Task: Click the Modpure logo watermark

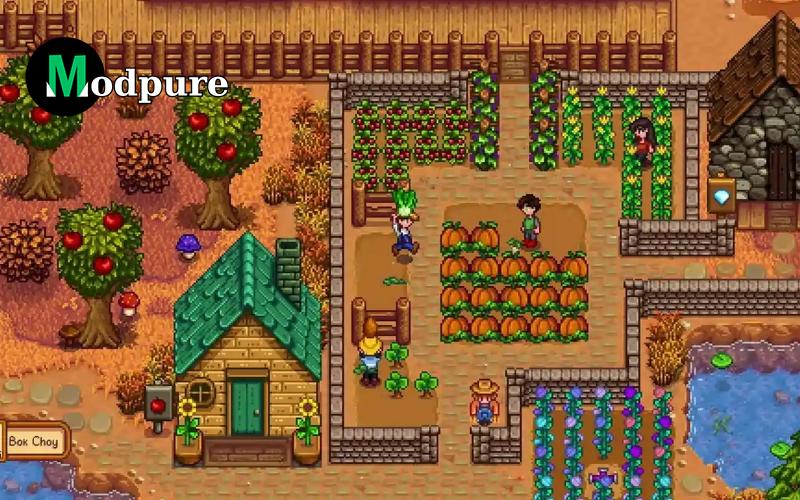Action: [127, 78]
